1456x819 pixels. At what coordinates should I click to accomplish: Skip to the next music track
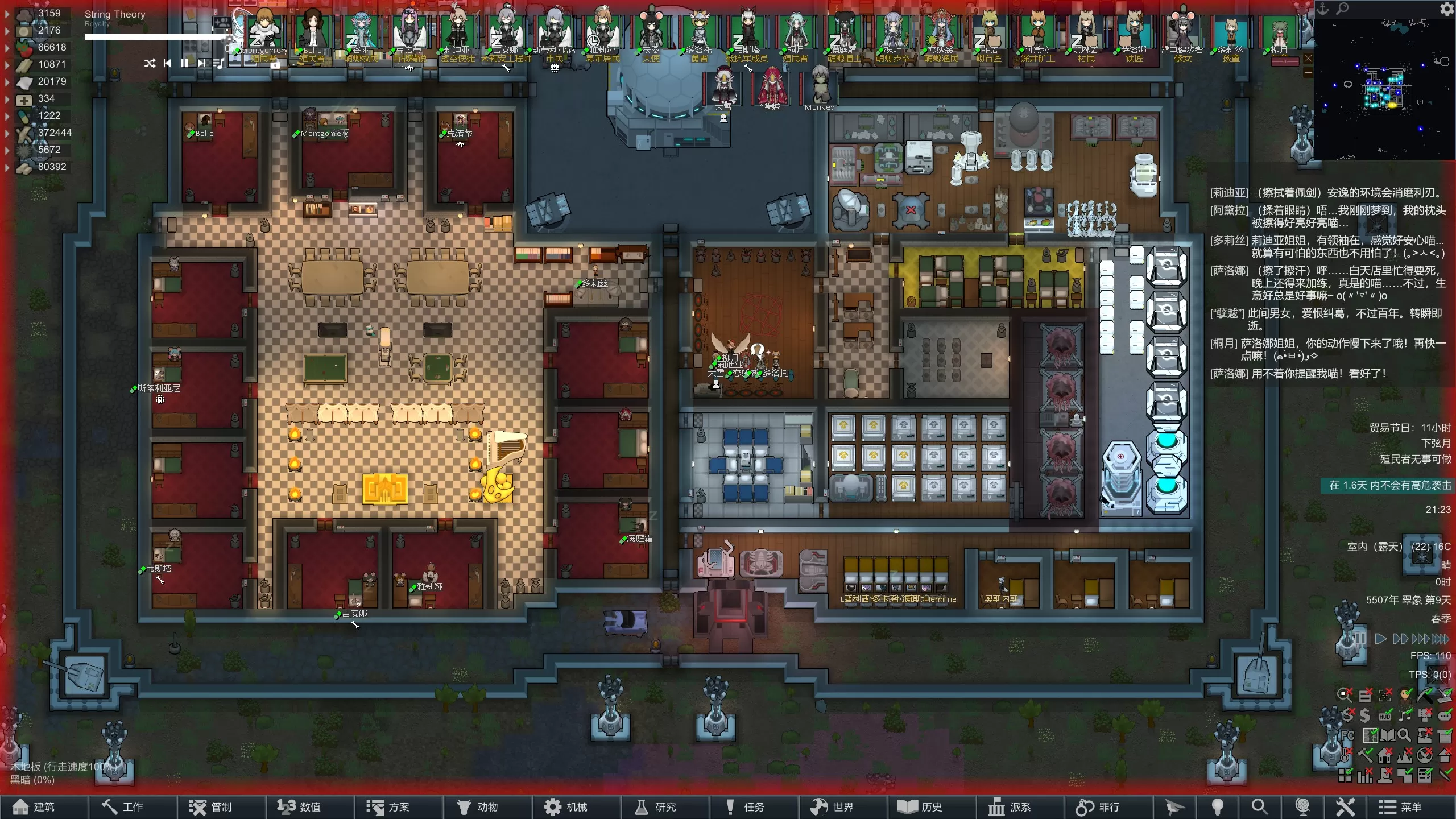[x=201, y=63]
